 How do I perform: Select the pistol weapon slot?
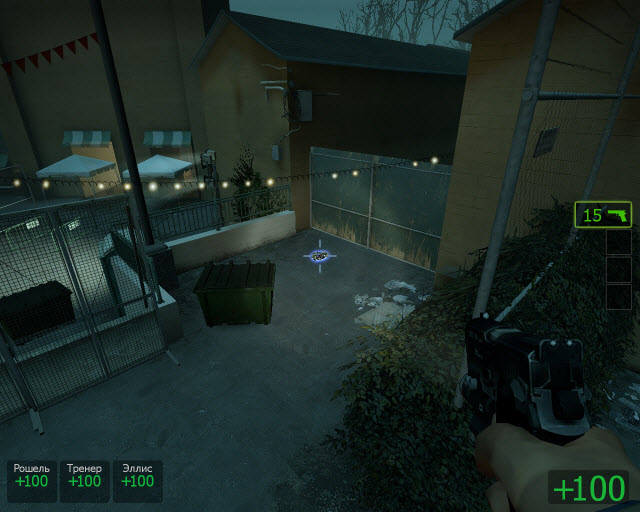[x=604, y=215]
